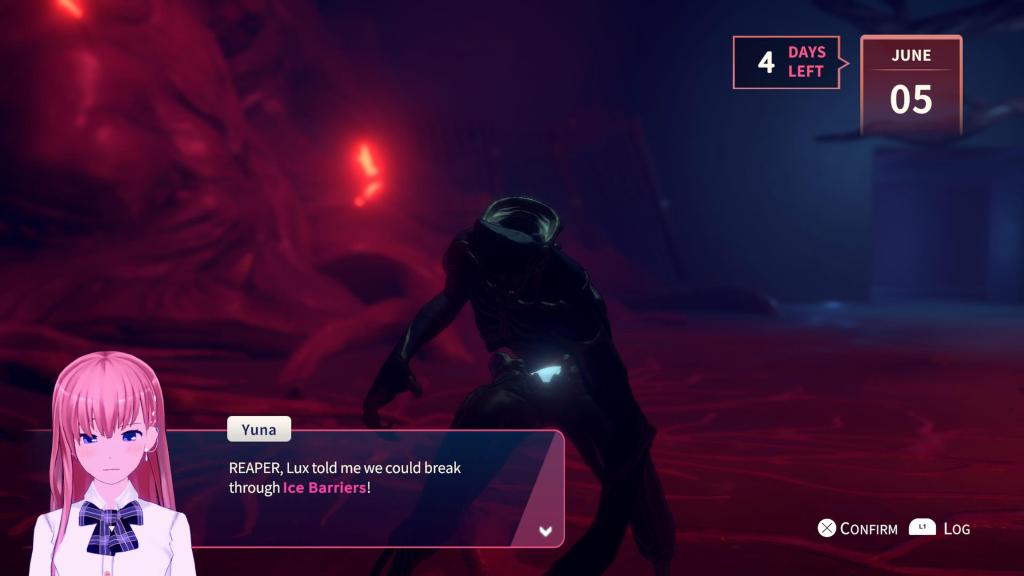Advance Yuna's dialogue with the down arrow
The image size is (1024, 576).
[x=545, y=531]
